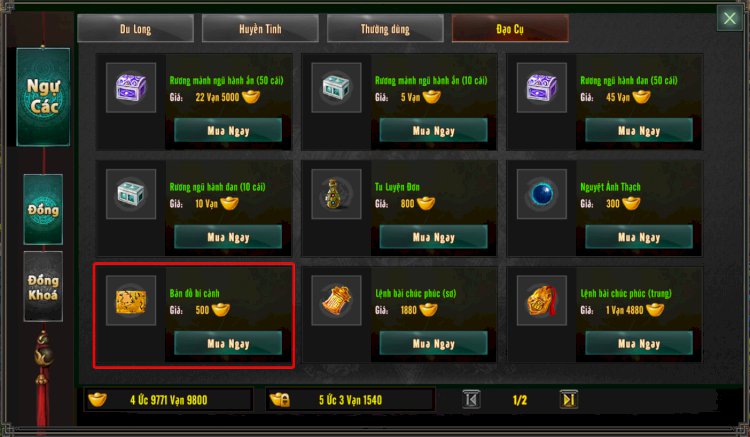Buy Lệnh bài chúc phúc (sơ)
Screen dimensions: 750x437
[433, 343]
